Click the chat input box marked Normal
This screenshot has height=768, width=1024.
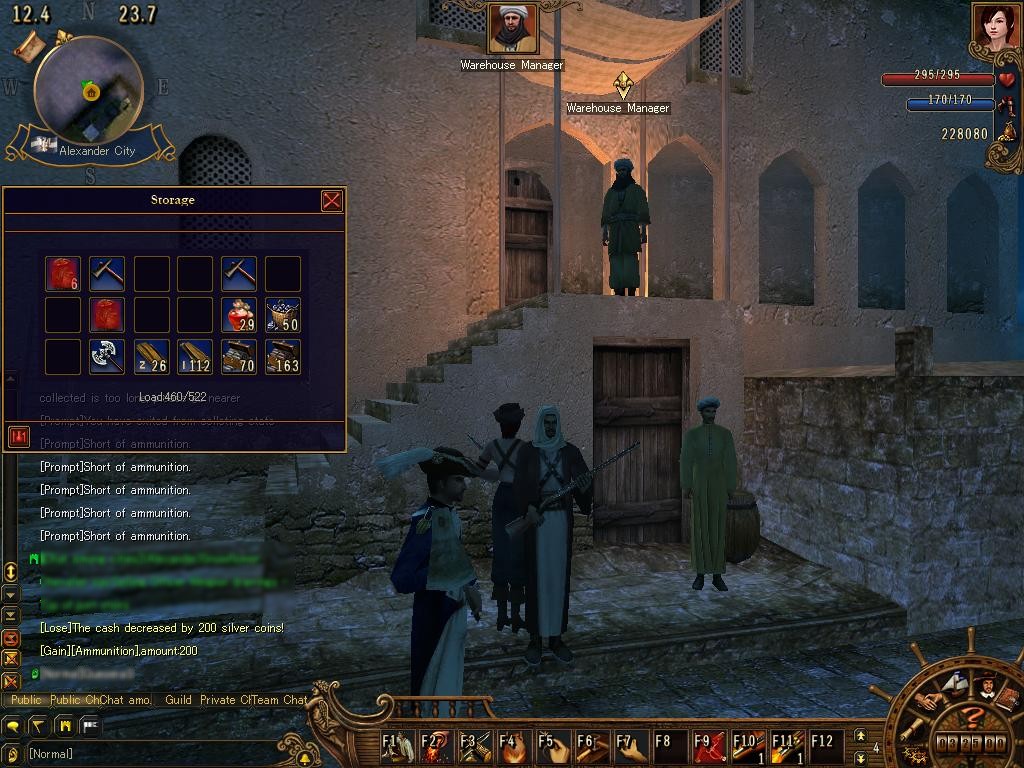(150, 753)
